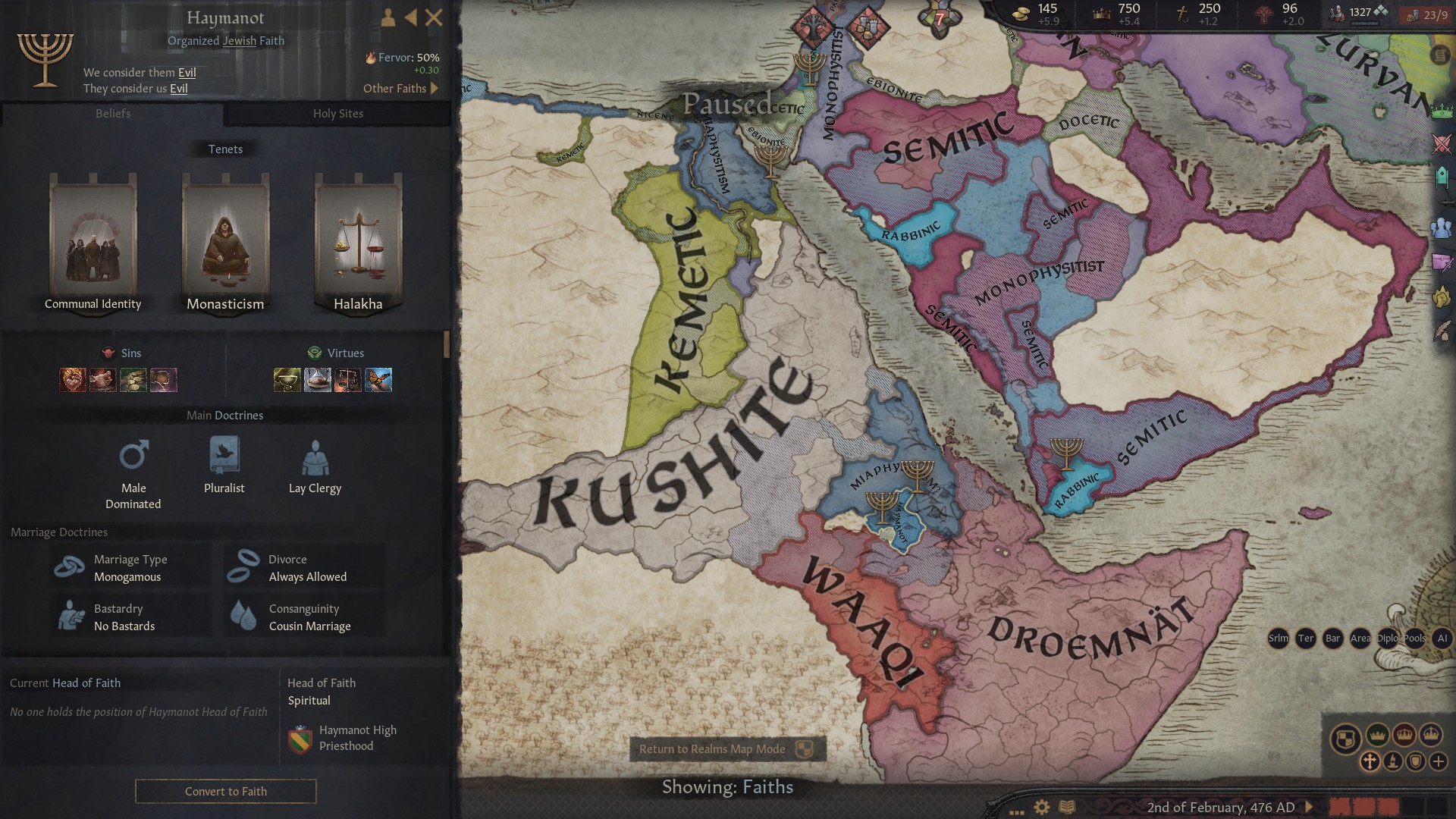Click the Convert to Faith button
Viewport: 1456px width, 819px height.
(225, 791)
